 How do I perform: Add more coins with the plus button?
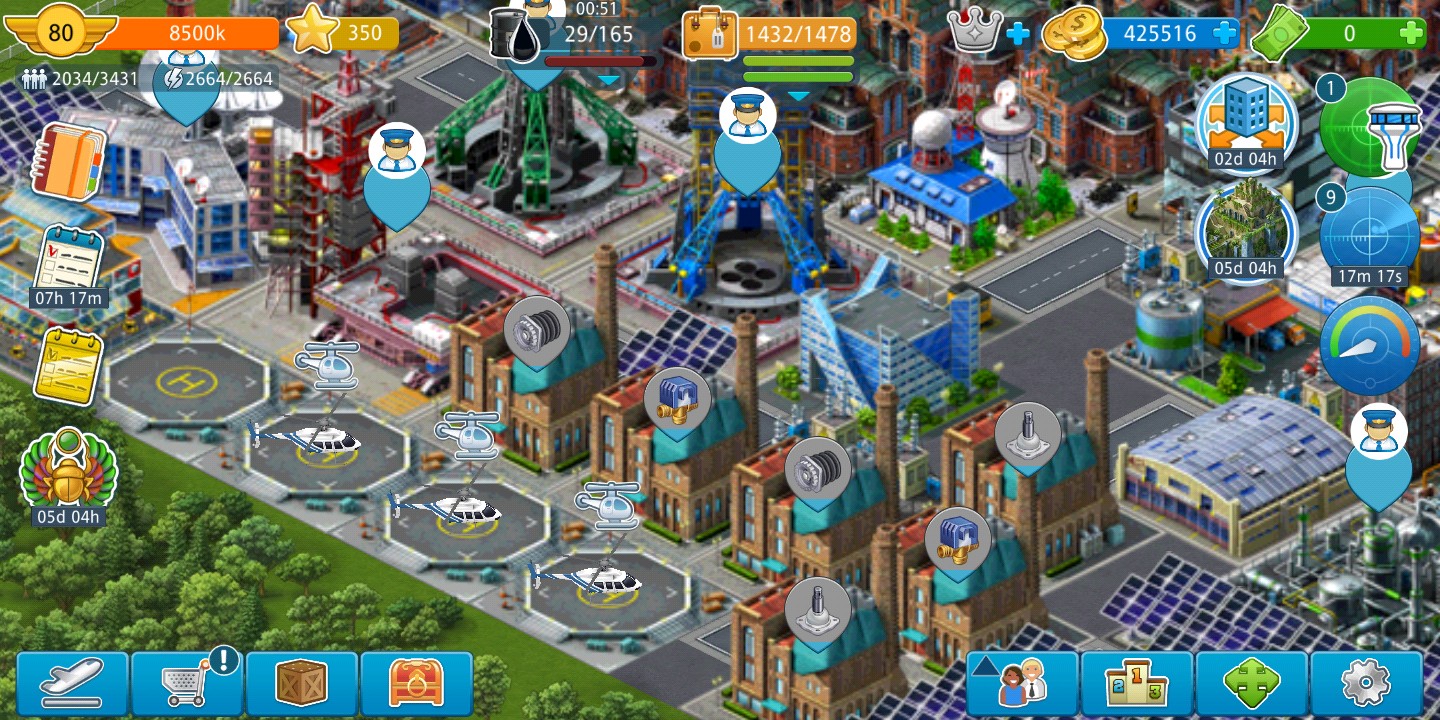point(1224,34)
